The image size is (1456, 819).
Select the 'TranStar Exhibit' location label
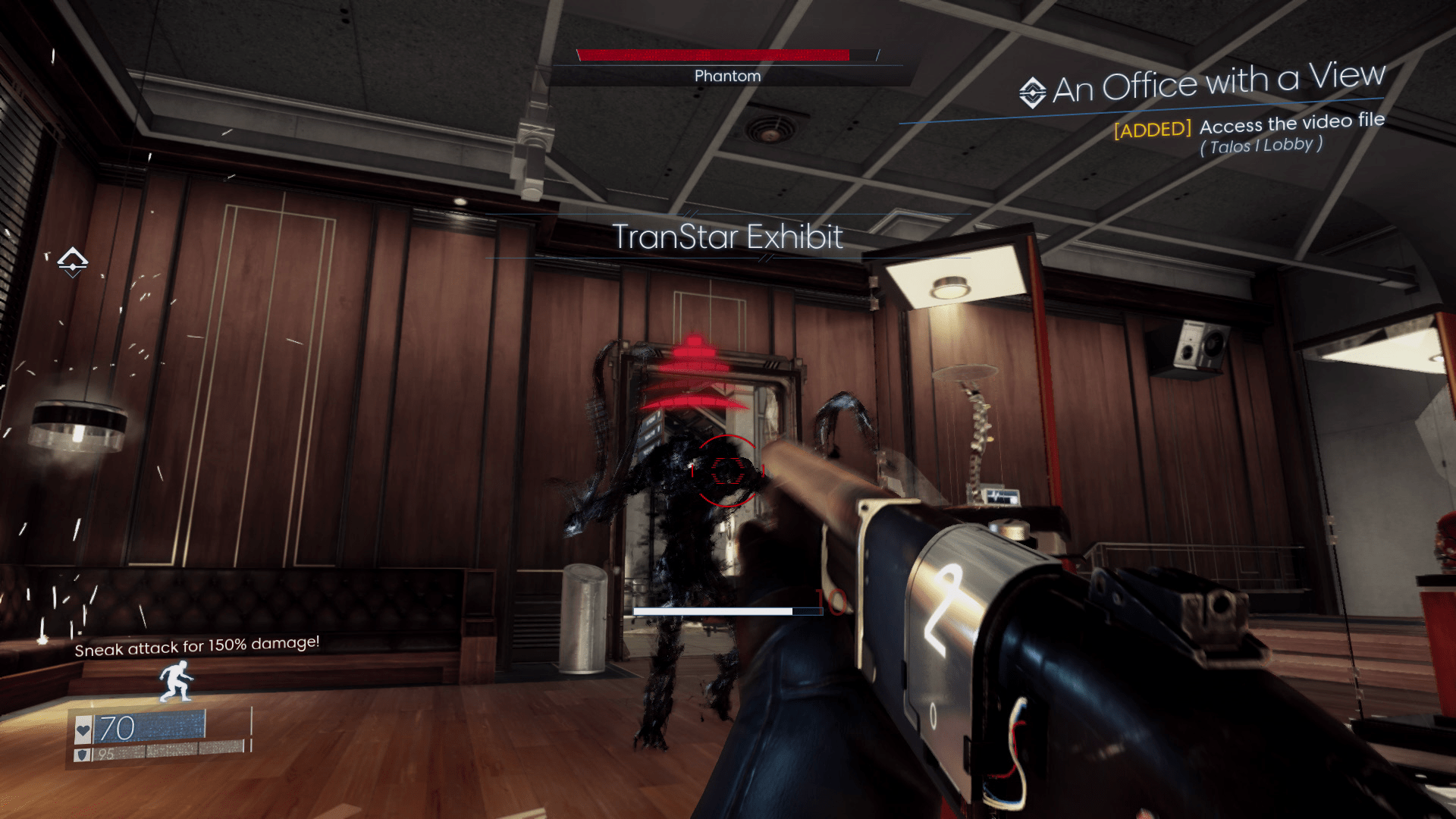[x=726, y=237]
